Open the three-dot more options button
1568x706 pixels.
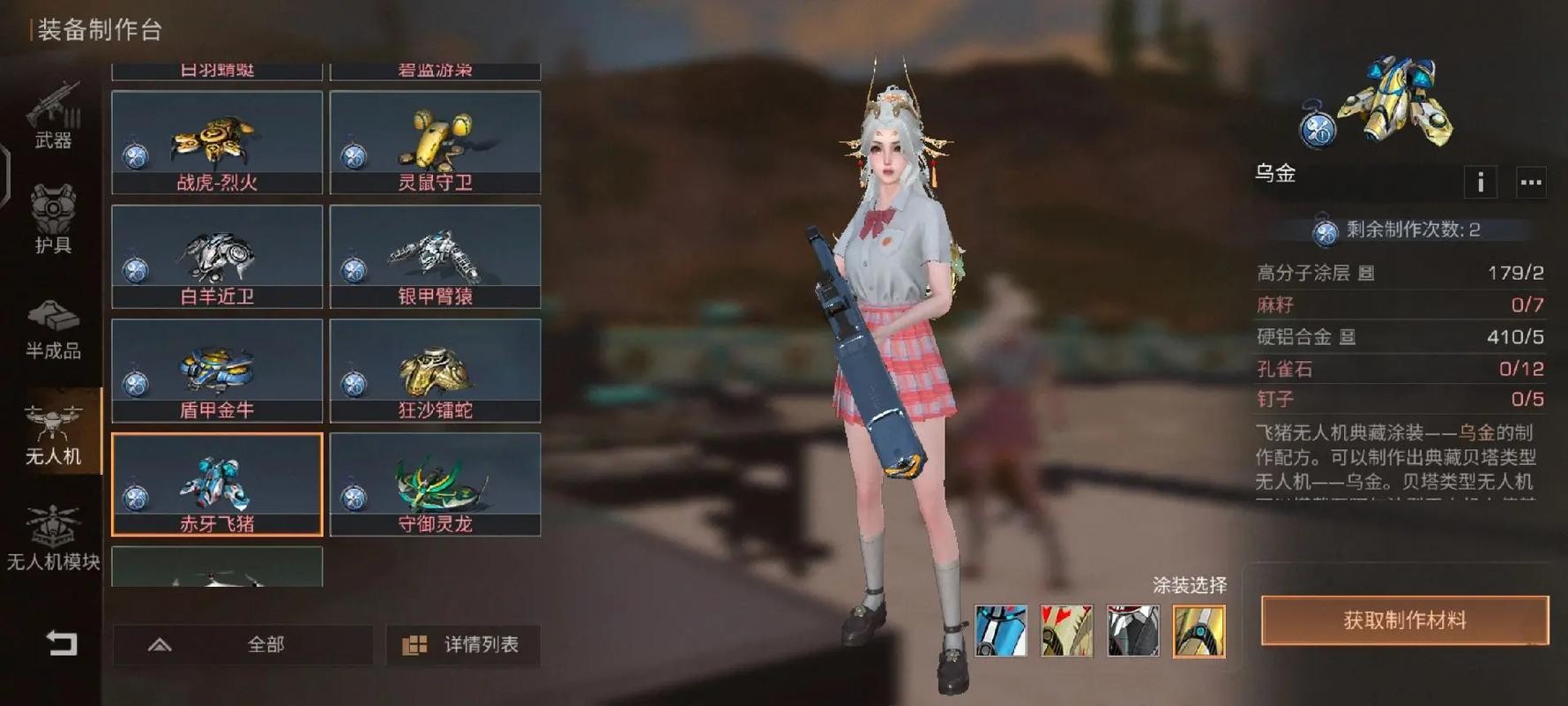[x=1531, y=183]
